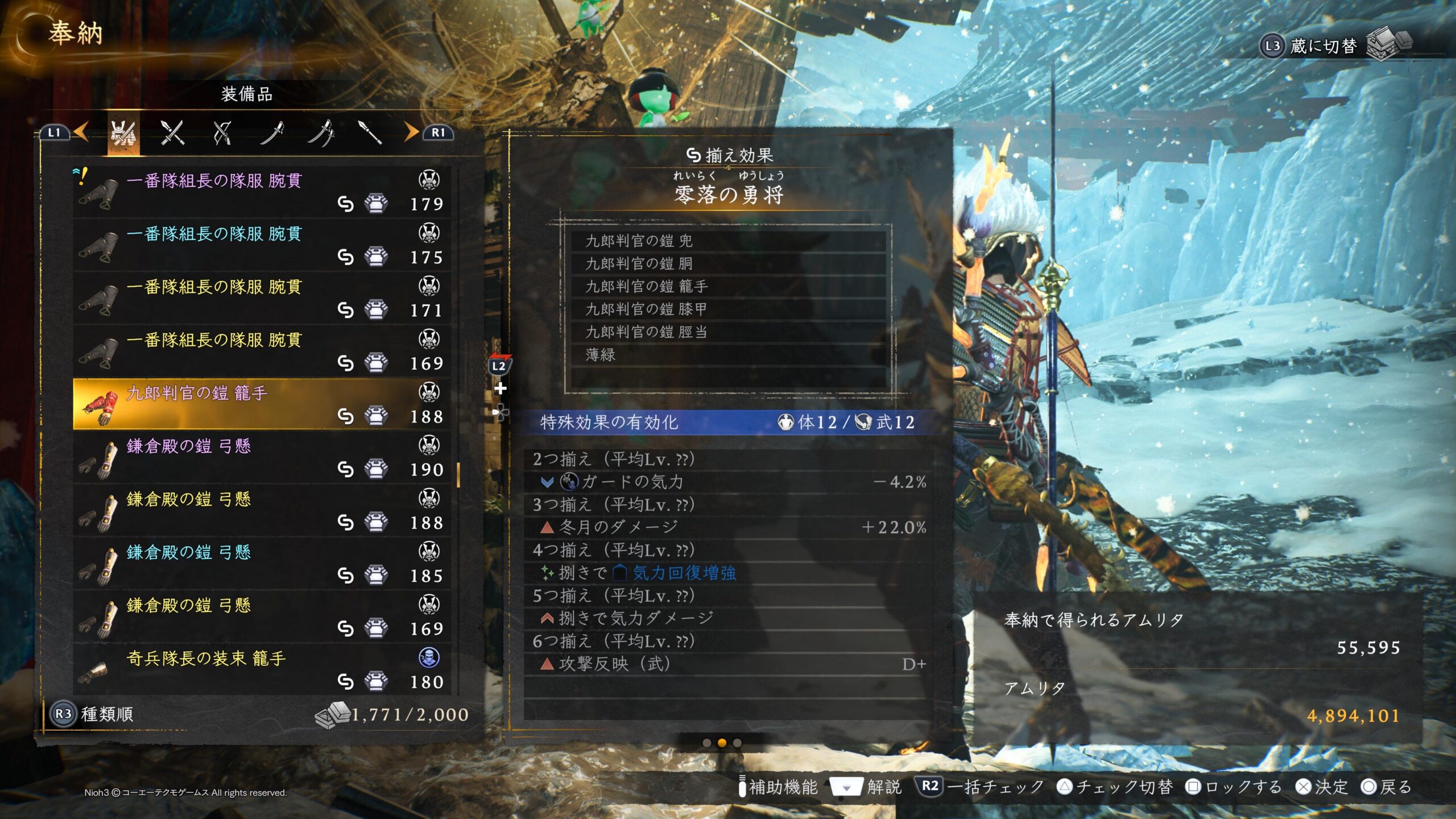Select the armor and sword equipment tab

pos(123,134)
